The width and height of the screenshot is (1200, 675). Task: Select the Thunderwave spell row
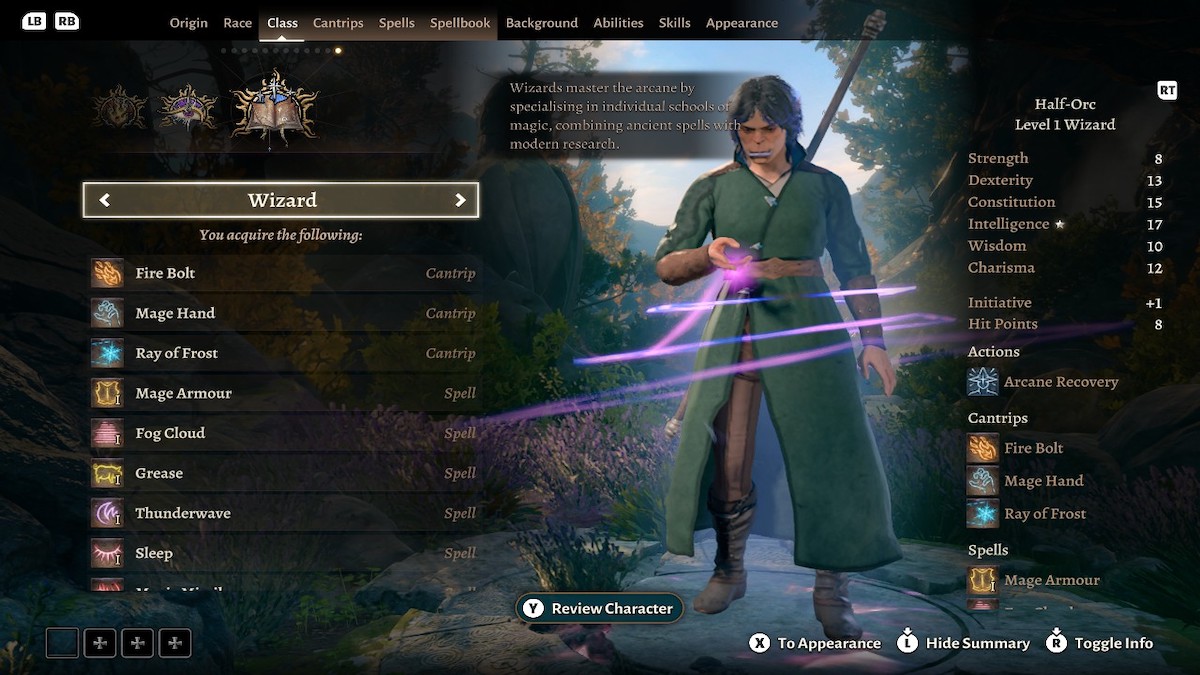coord(284,513)
